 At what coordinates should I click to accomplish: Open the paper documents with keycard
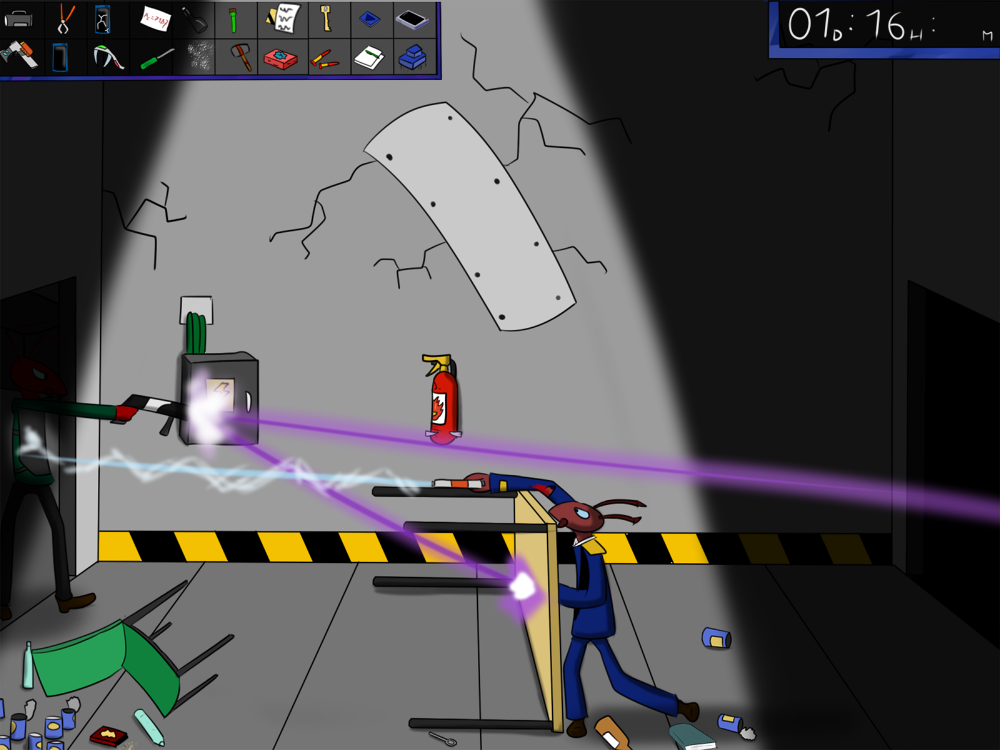coord(283,18)
